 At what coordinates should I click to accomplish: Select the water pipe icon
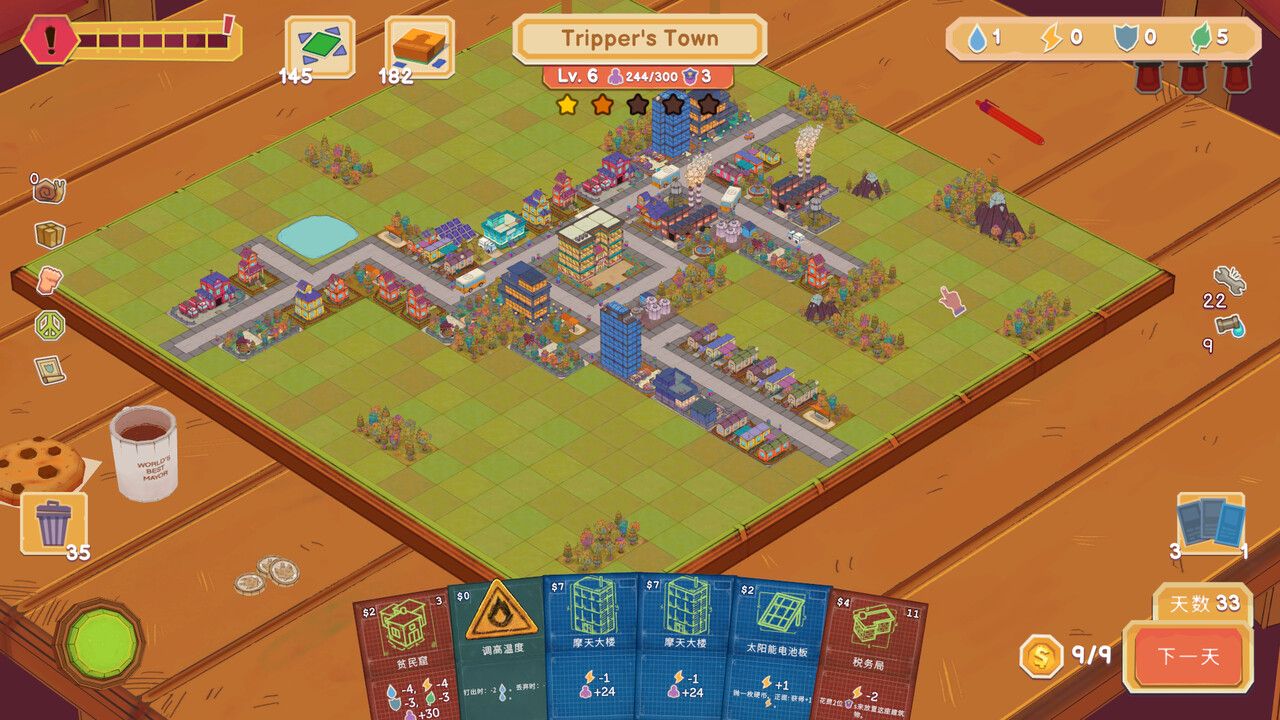pyautogui.click(x=1230, y=326)
